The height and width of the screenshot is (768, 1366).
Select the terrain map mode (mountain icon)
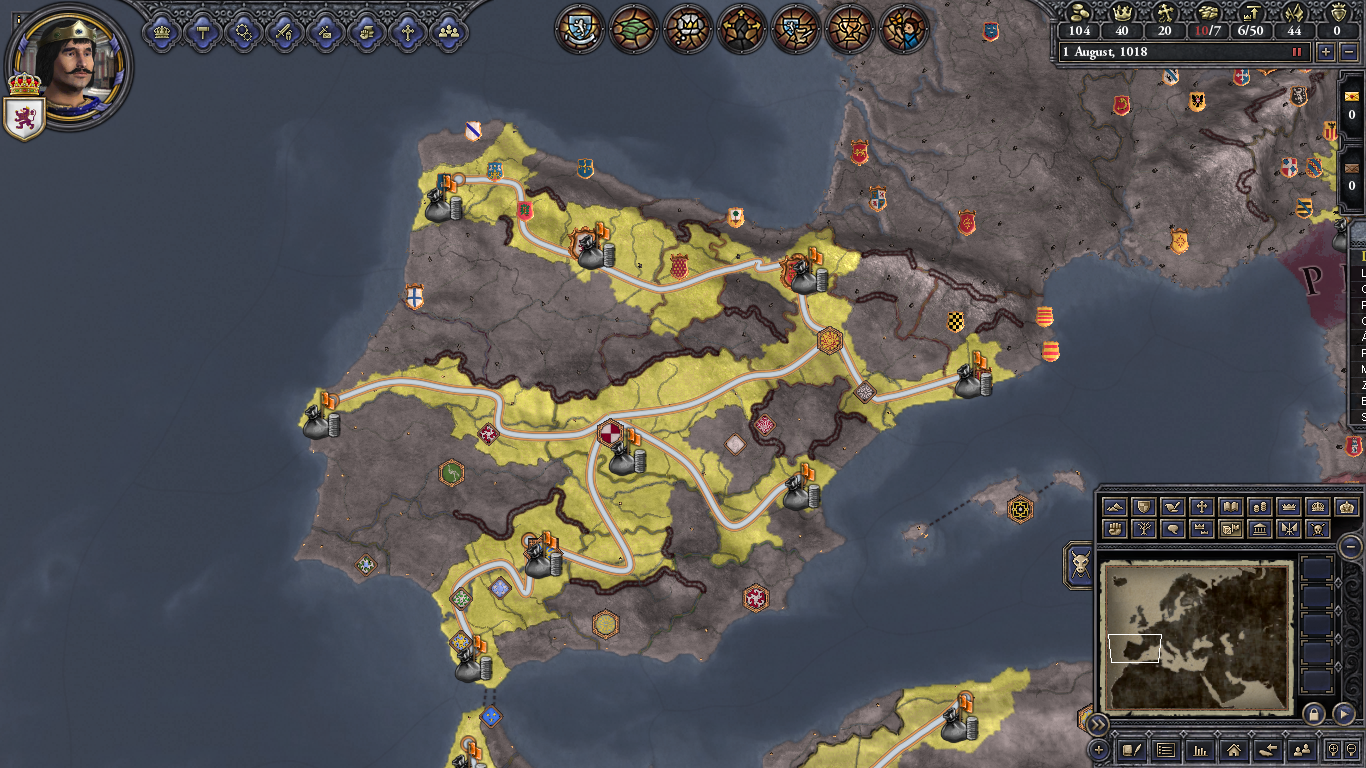(1114, 507)
